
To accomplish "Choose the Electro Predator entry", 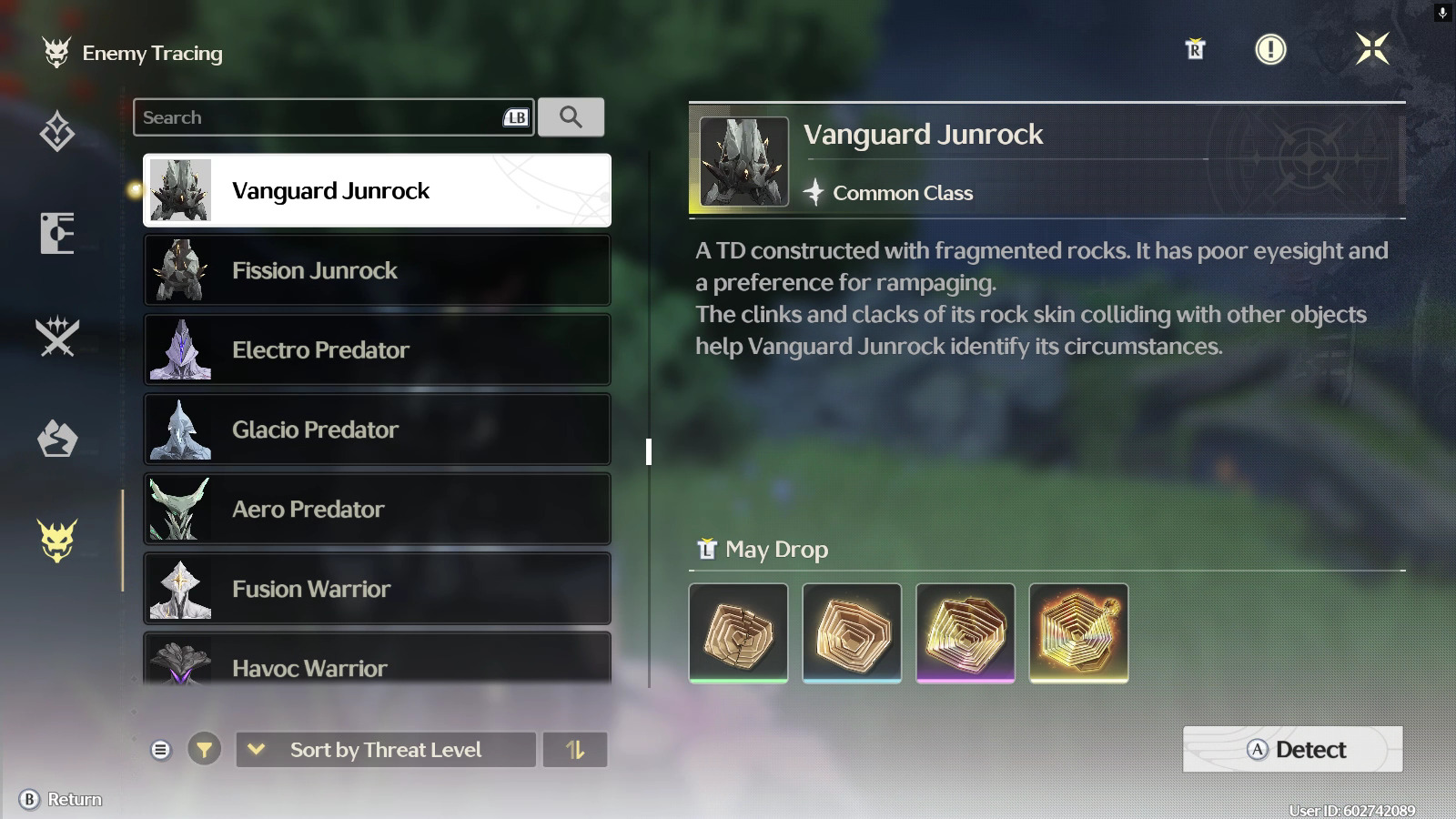I will pos(377,349).
